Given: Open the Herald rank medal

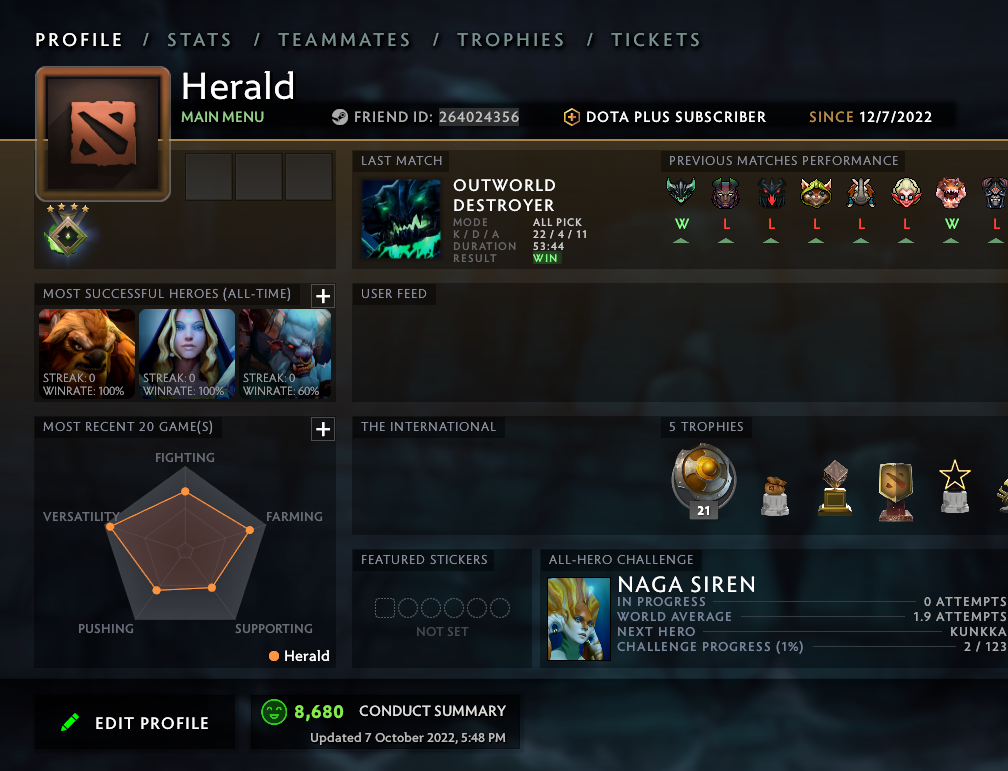Looking at the screenshot, I should (x=67, y=232).
